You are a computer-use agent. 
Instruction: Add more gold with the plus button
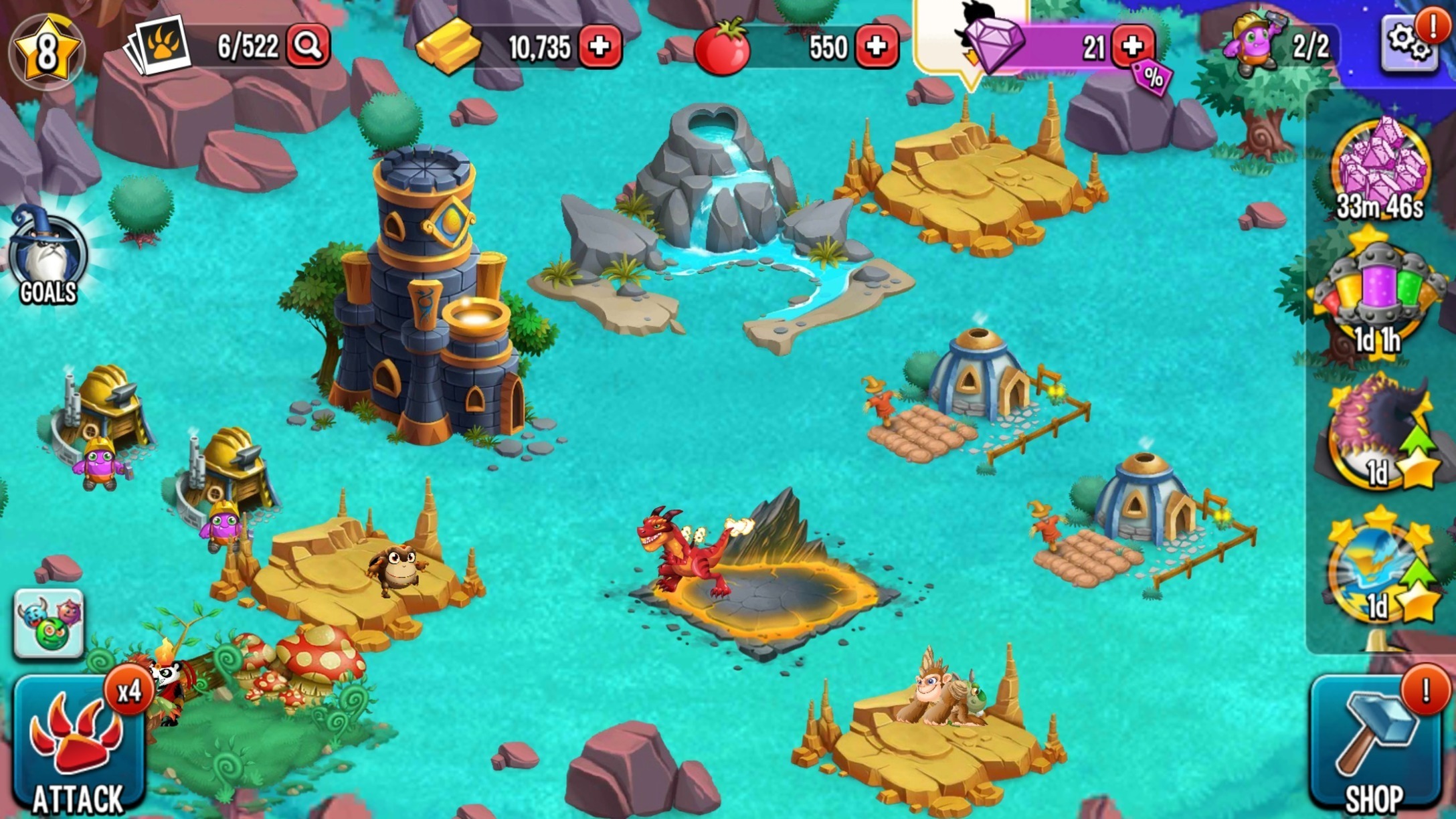coord(600,46)
